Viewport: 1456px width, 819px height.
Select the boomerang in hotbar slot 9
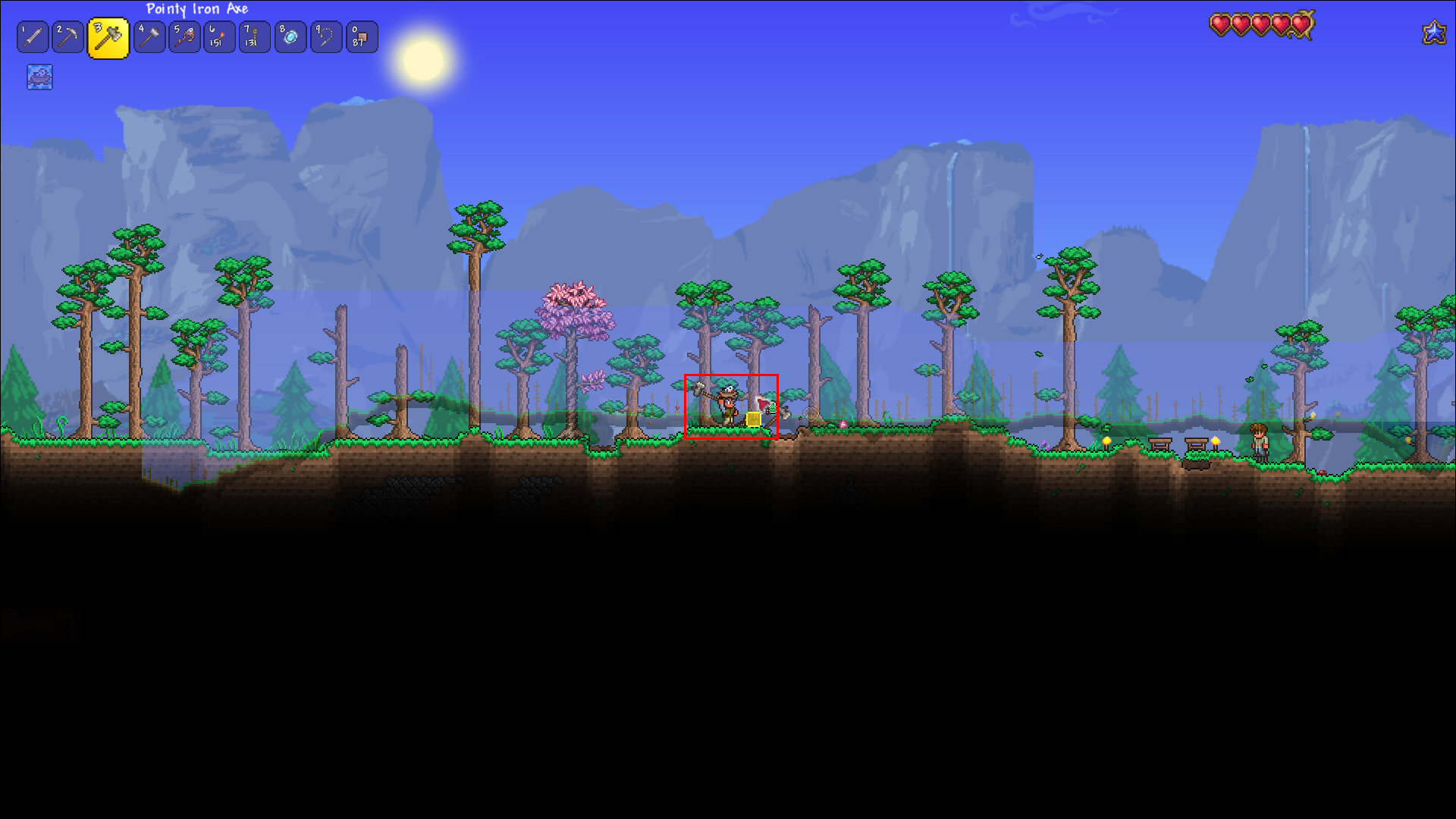point(325,36)
